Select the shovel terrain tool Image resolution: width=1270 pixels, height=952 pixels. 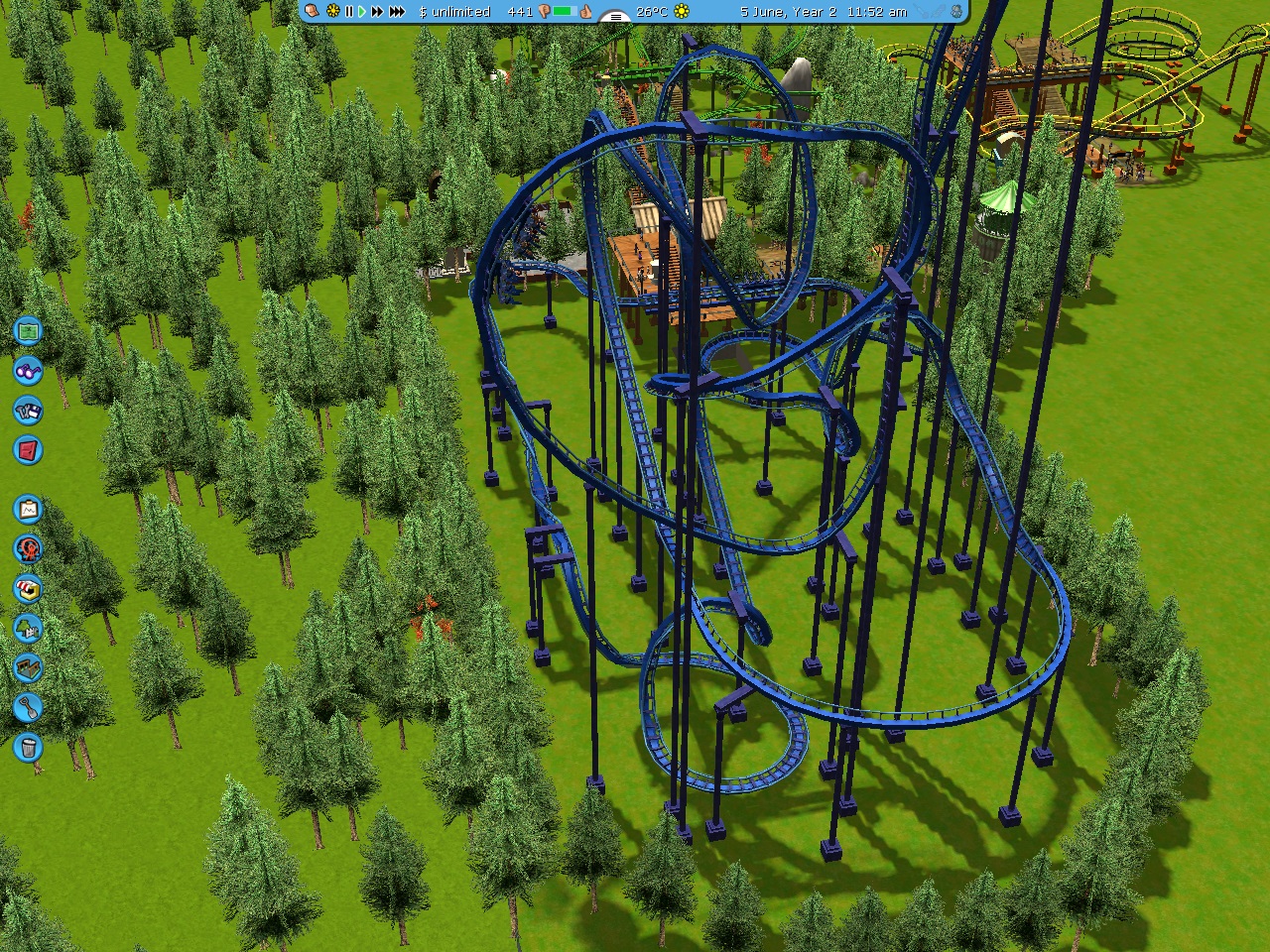pos(28,707)
